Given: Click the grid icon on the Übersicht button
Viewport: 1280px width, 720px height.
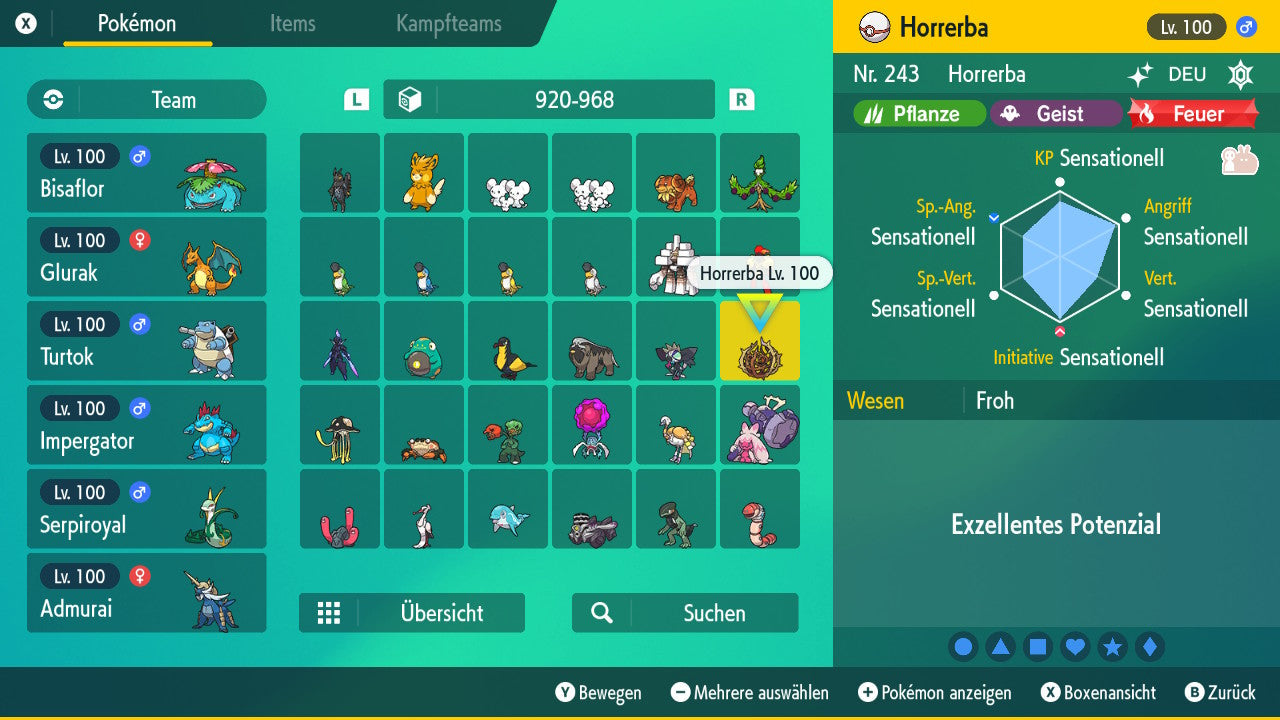Looking at the screenshot, I should (329, 612).
